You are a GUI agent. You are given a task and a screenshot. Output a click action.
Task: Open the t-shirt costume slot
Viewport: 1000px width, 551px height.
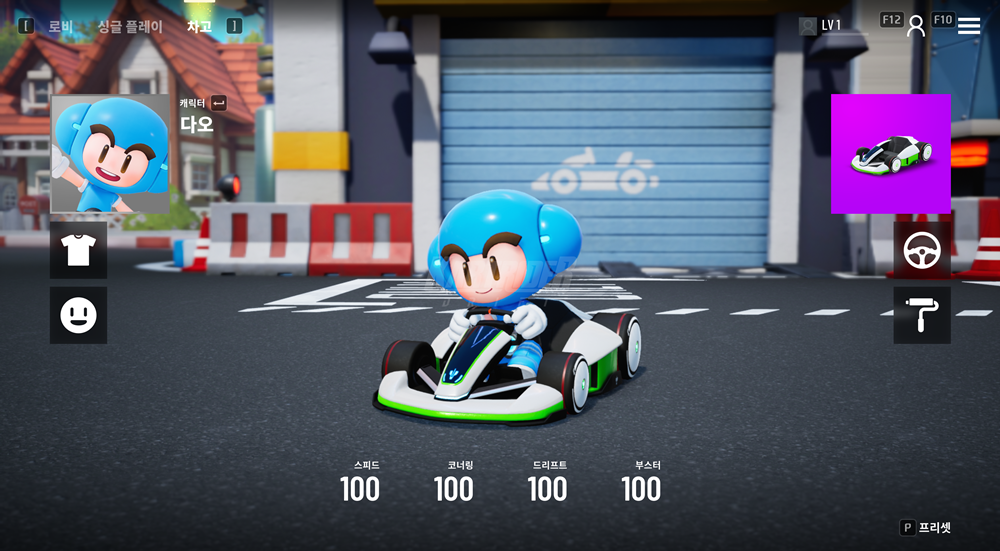pos(78,250)
